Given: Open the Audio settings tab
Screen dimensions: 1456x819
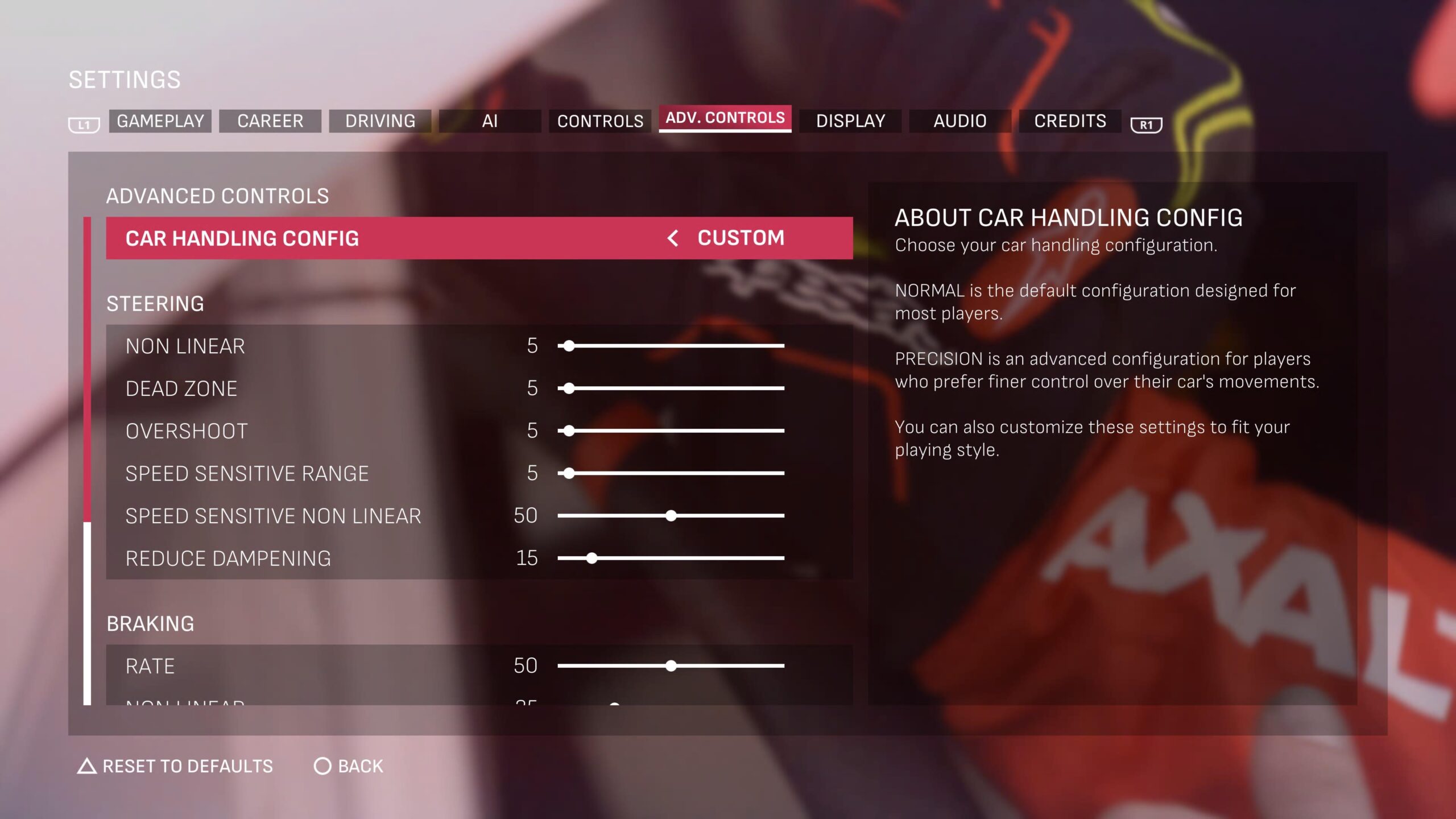Looking at the screenshot, I should click(x=960, y=121).
